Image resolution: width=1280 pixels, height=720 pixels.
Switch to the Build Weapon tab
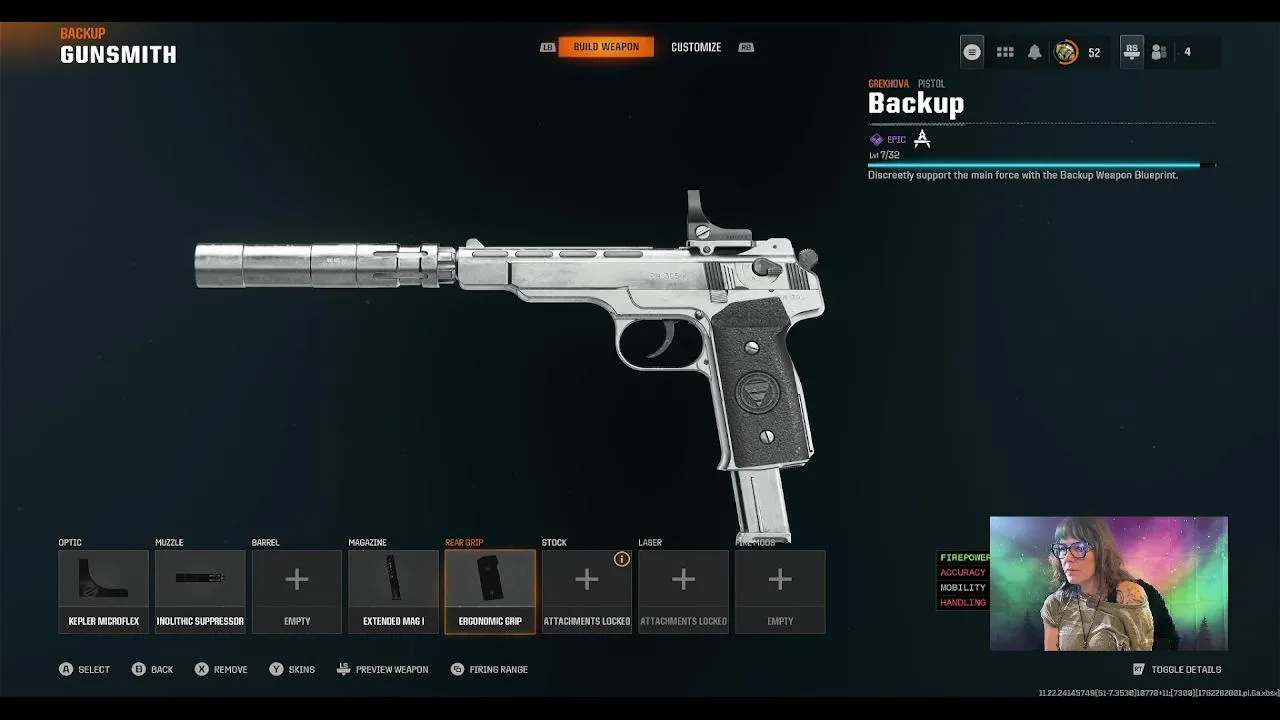[x=606, y=47]
